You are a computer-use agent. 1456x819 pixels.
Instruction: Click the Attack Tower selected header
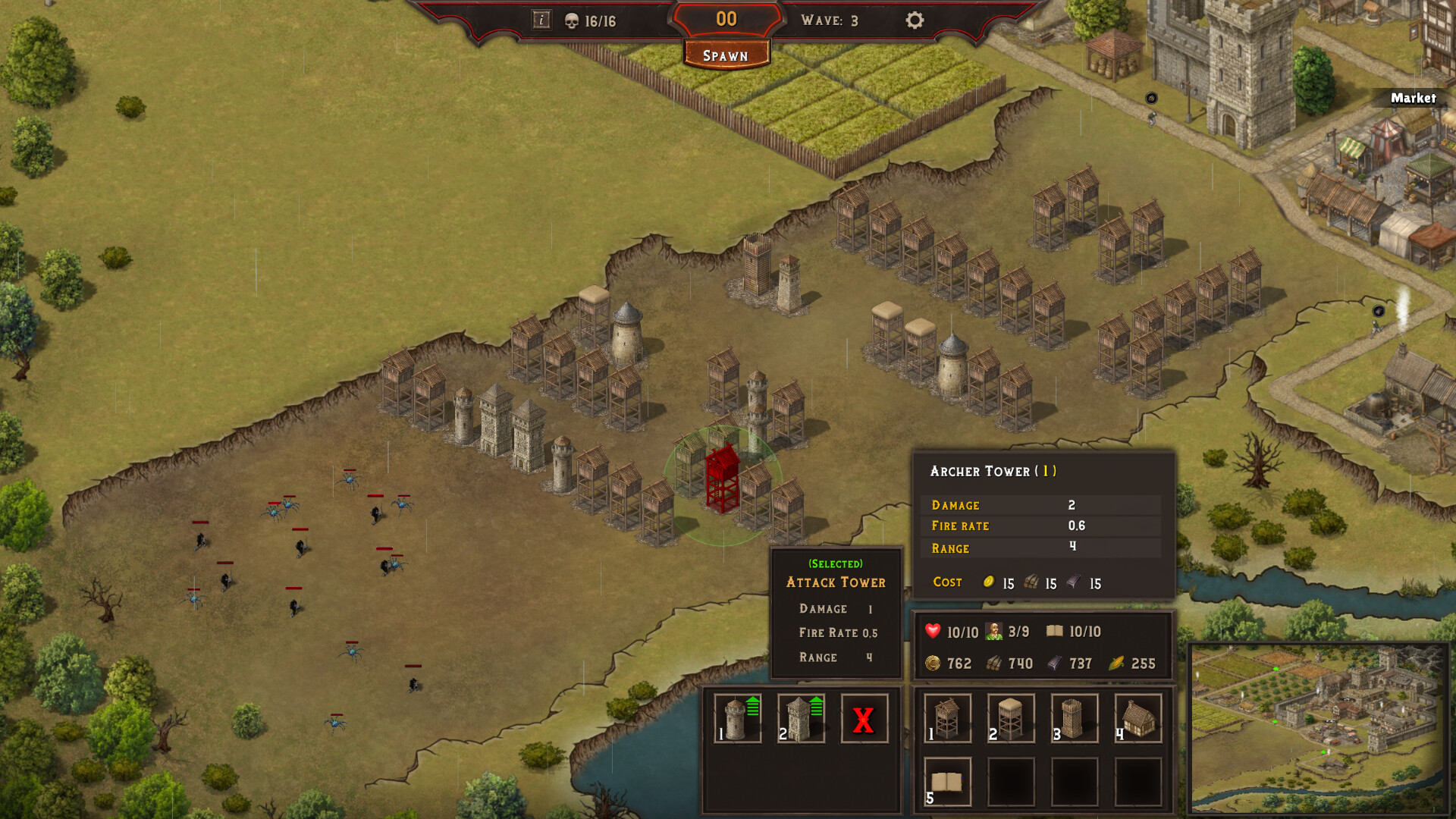(x=835, y=582)
